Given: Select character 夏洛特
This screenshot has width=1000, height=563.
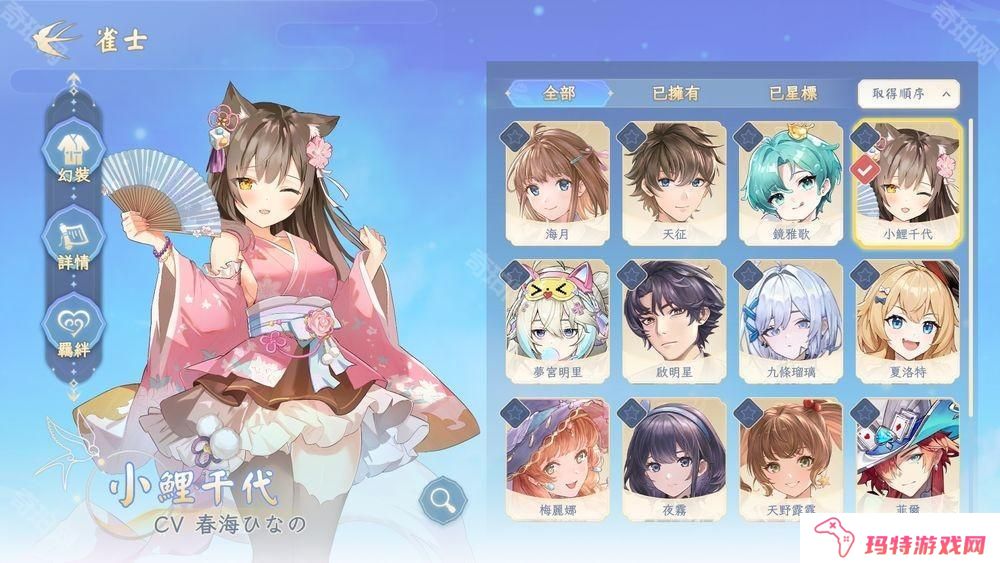Looking at the screenshot, I should (907, 320).
